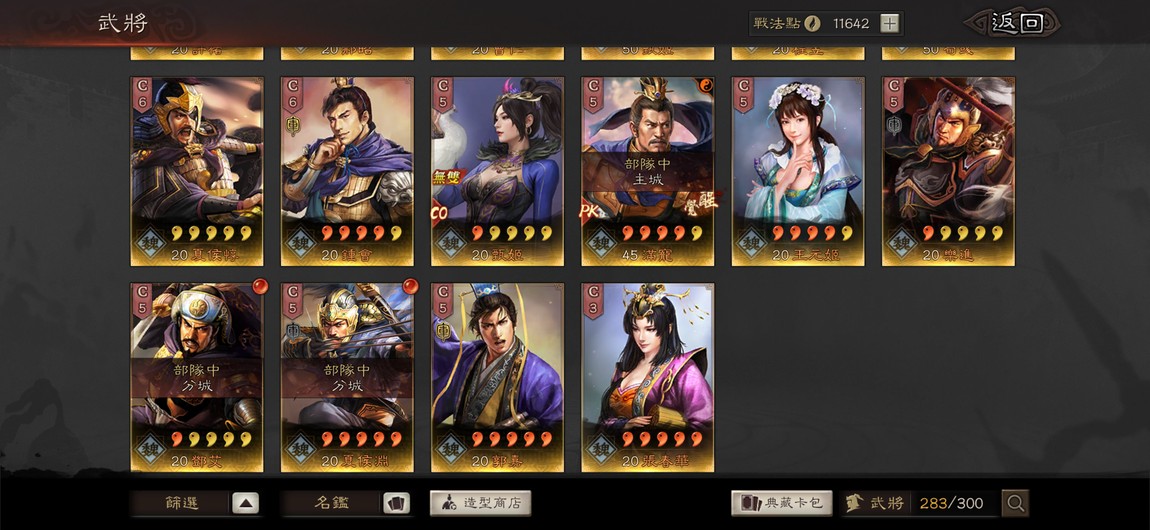
Task: Open the 甄姬 general card
Action: pos(497,171)
